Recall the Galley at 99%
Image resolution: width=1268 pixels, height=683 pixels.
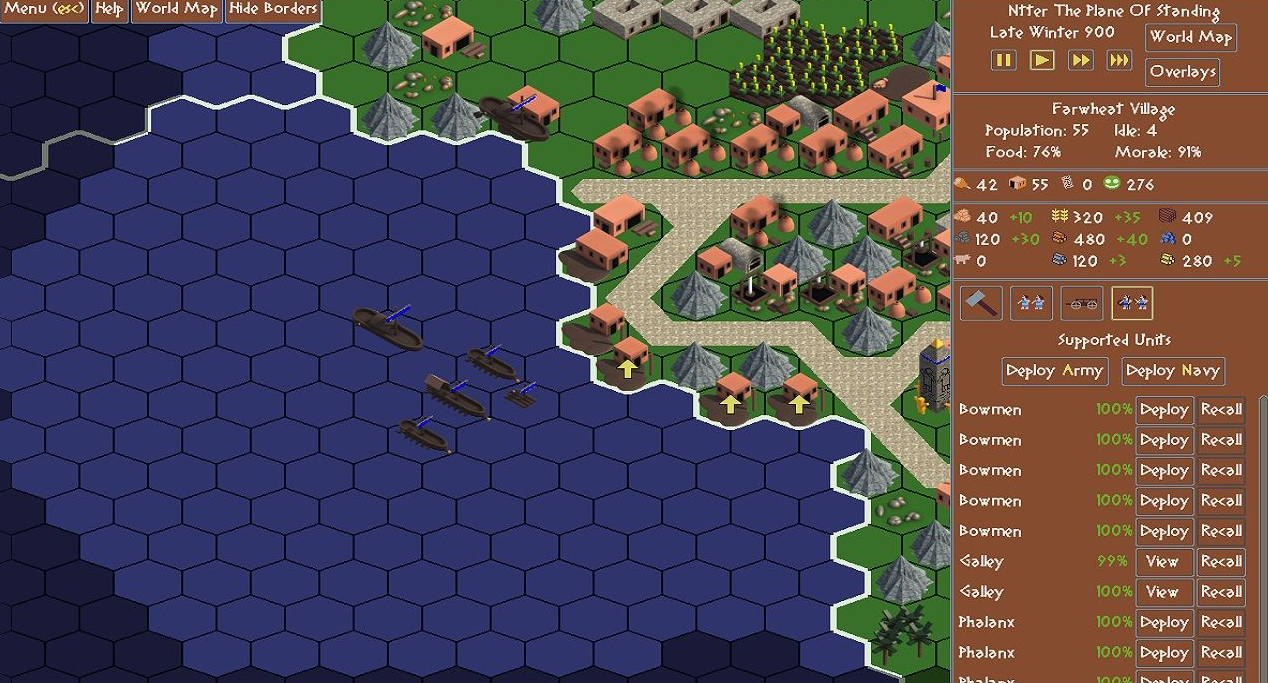coord(1221,562)
